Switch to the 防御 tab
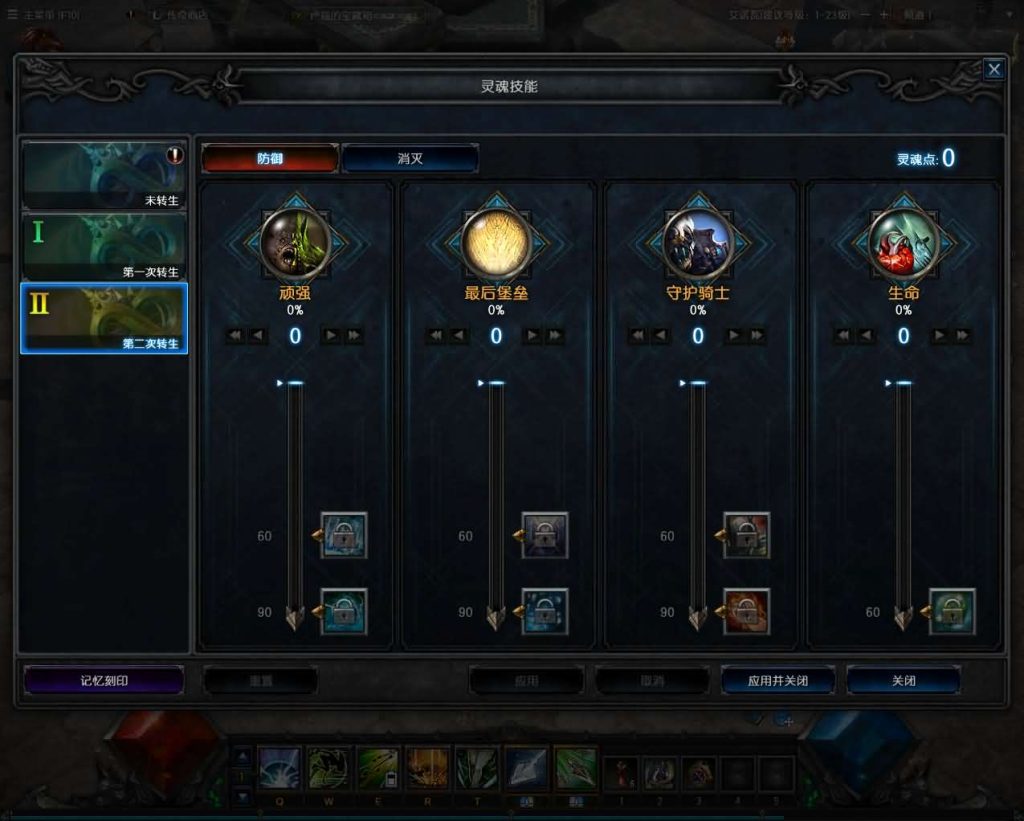This screenshot has width=1024, height=821. [x=270, y=159]
